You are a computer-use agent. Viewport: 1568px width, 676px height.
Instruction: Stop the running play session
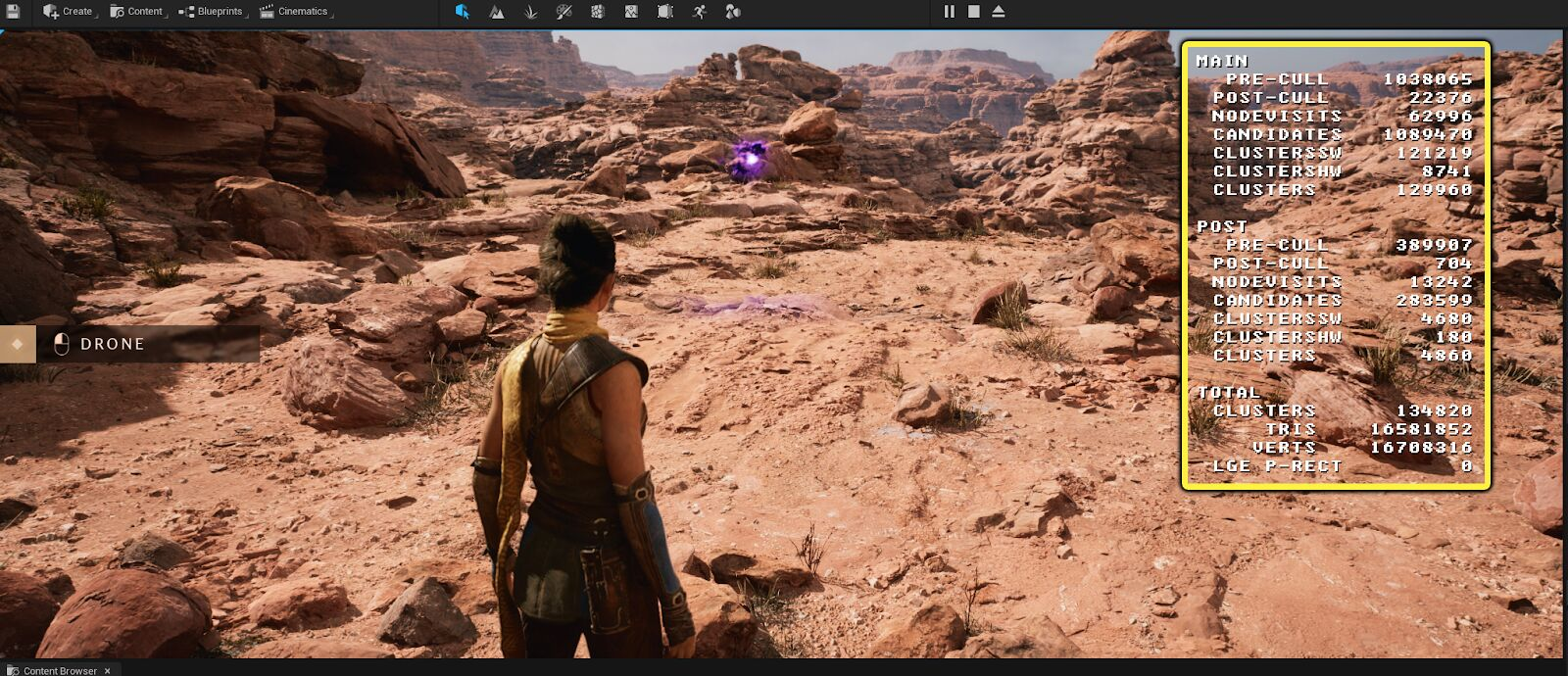pos(974,12)
